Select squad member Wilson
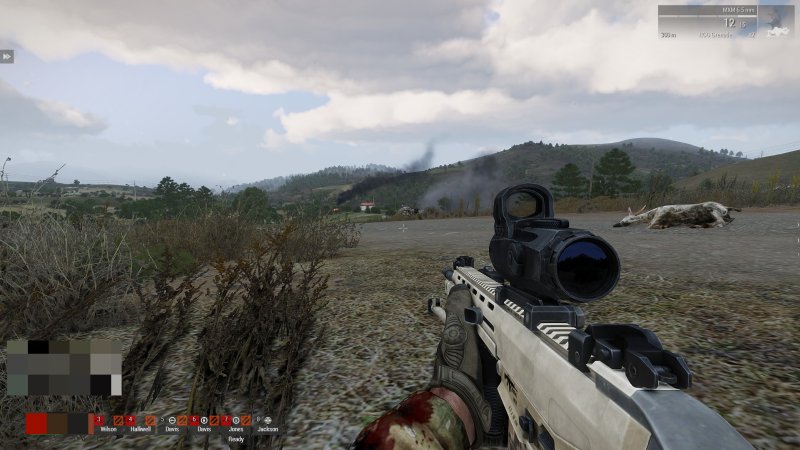This screenshot has height=450, width=800. pyautogui.click(x=107, y=422)
